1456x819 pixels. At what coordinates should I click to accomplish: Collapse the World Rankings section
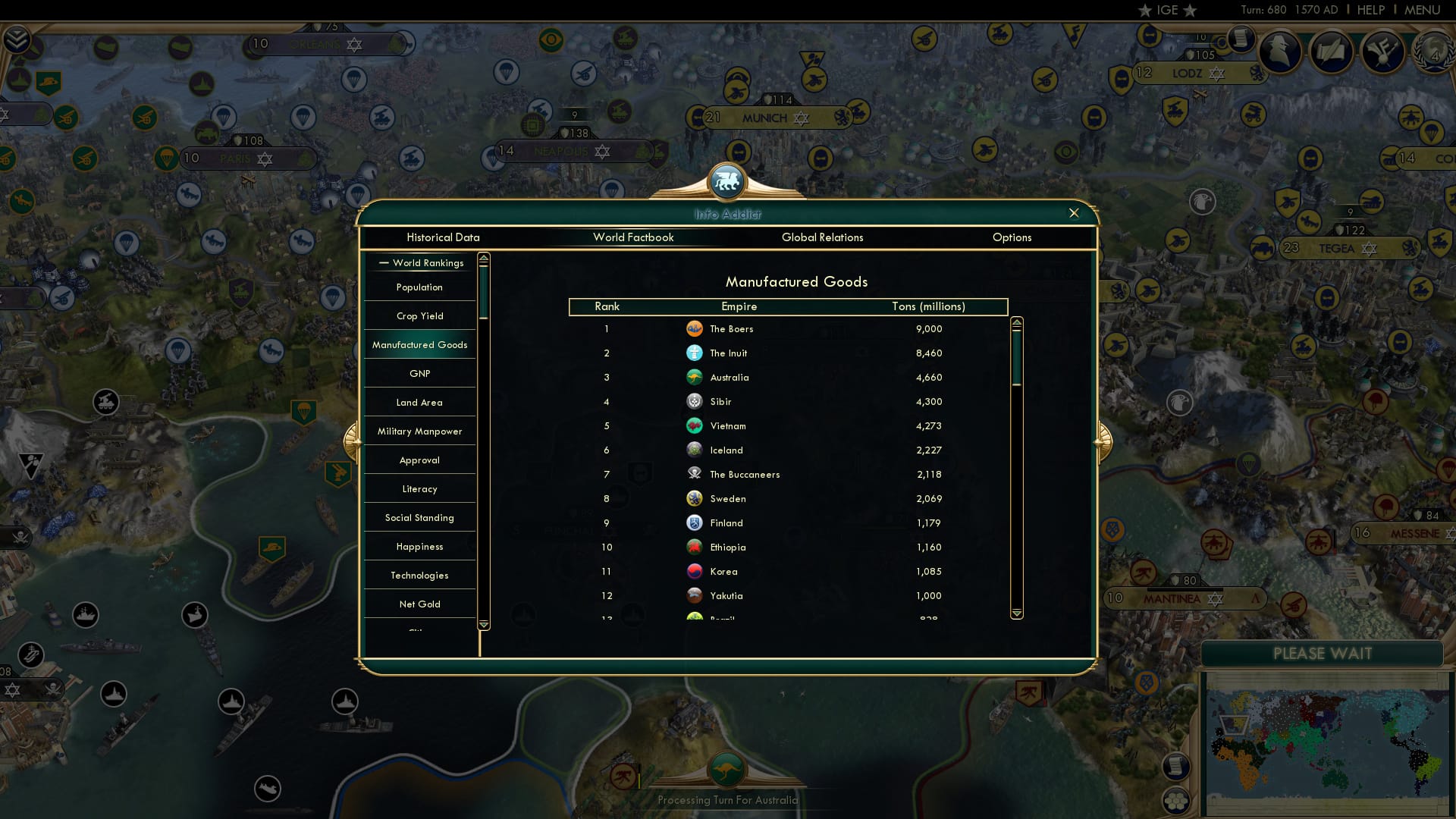tap(383, 263)
